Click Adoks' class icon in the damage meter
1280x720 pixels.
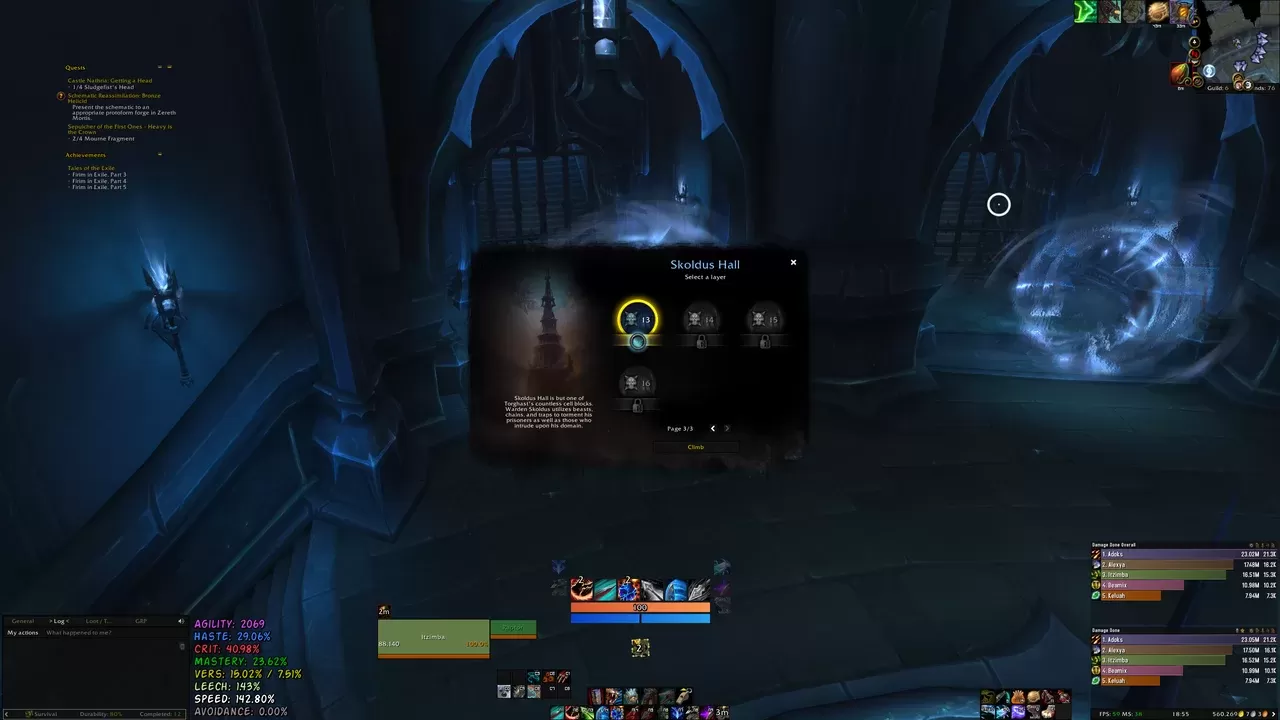[1095, 554]
